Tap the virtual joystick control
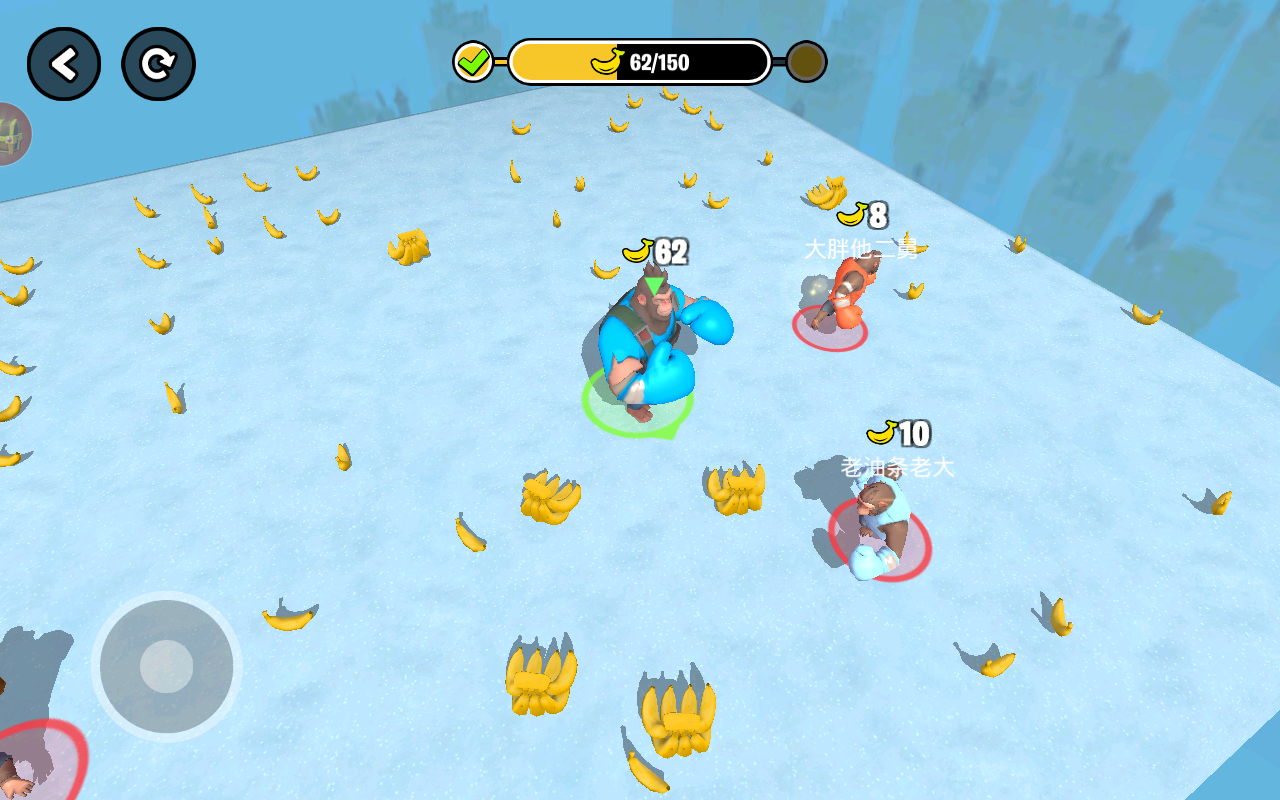The width and height of the screenshot is (1280, 800). tap(166, 666)
